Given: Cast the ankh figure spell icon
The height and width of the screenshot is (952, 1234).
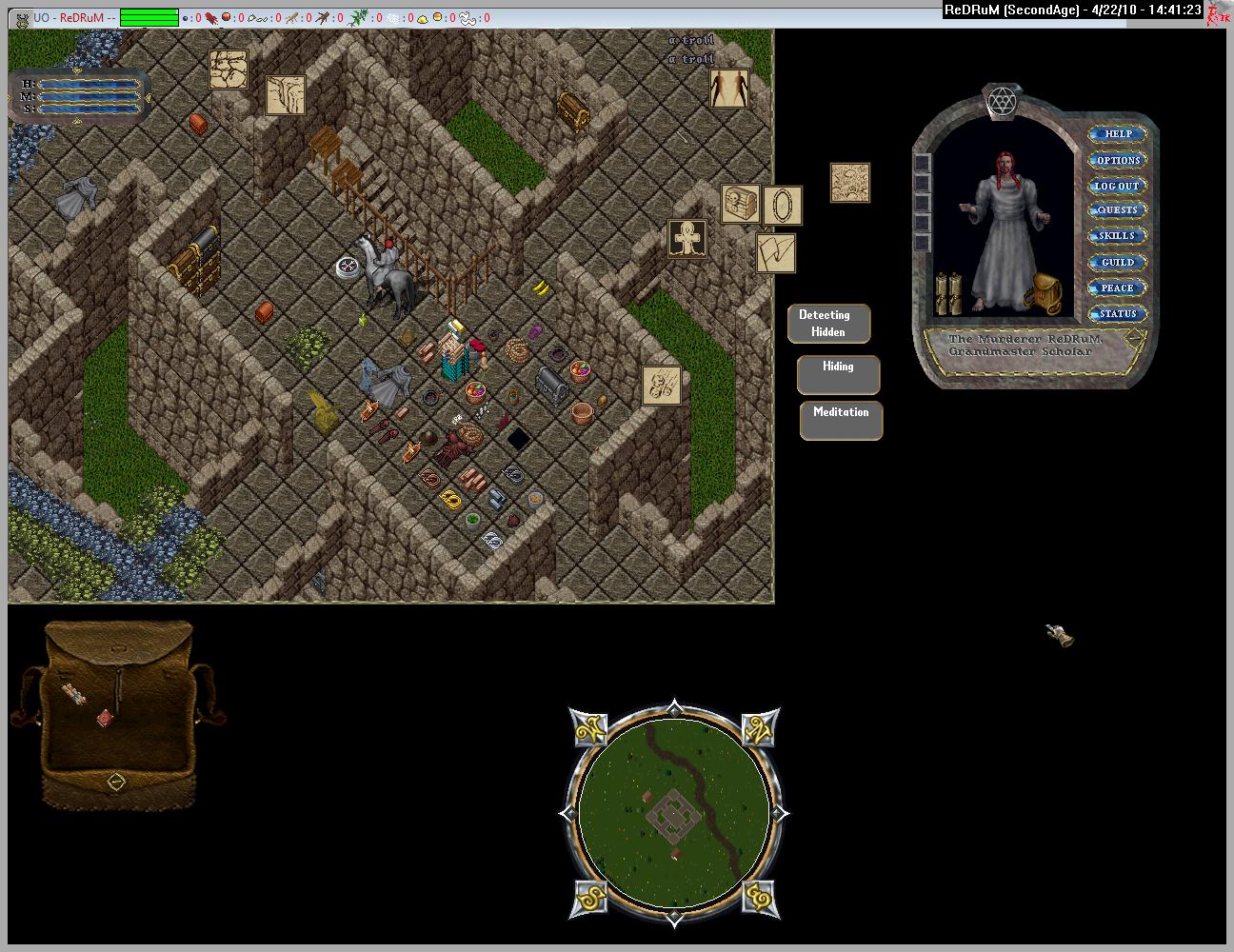Looking at the screenshot, I should (x=687, y=239).
